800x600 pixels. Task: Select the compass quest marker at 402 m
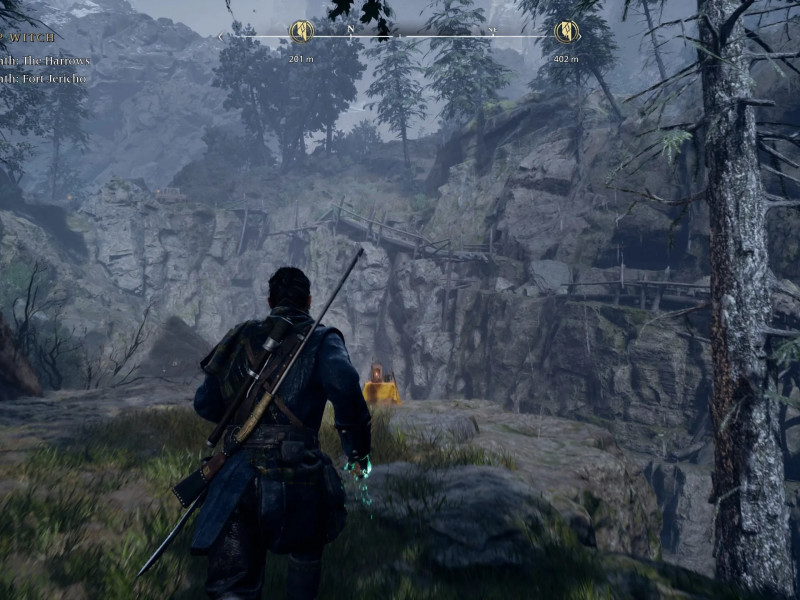pos(567,32)
